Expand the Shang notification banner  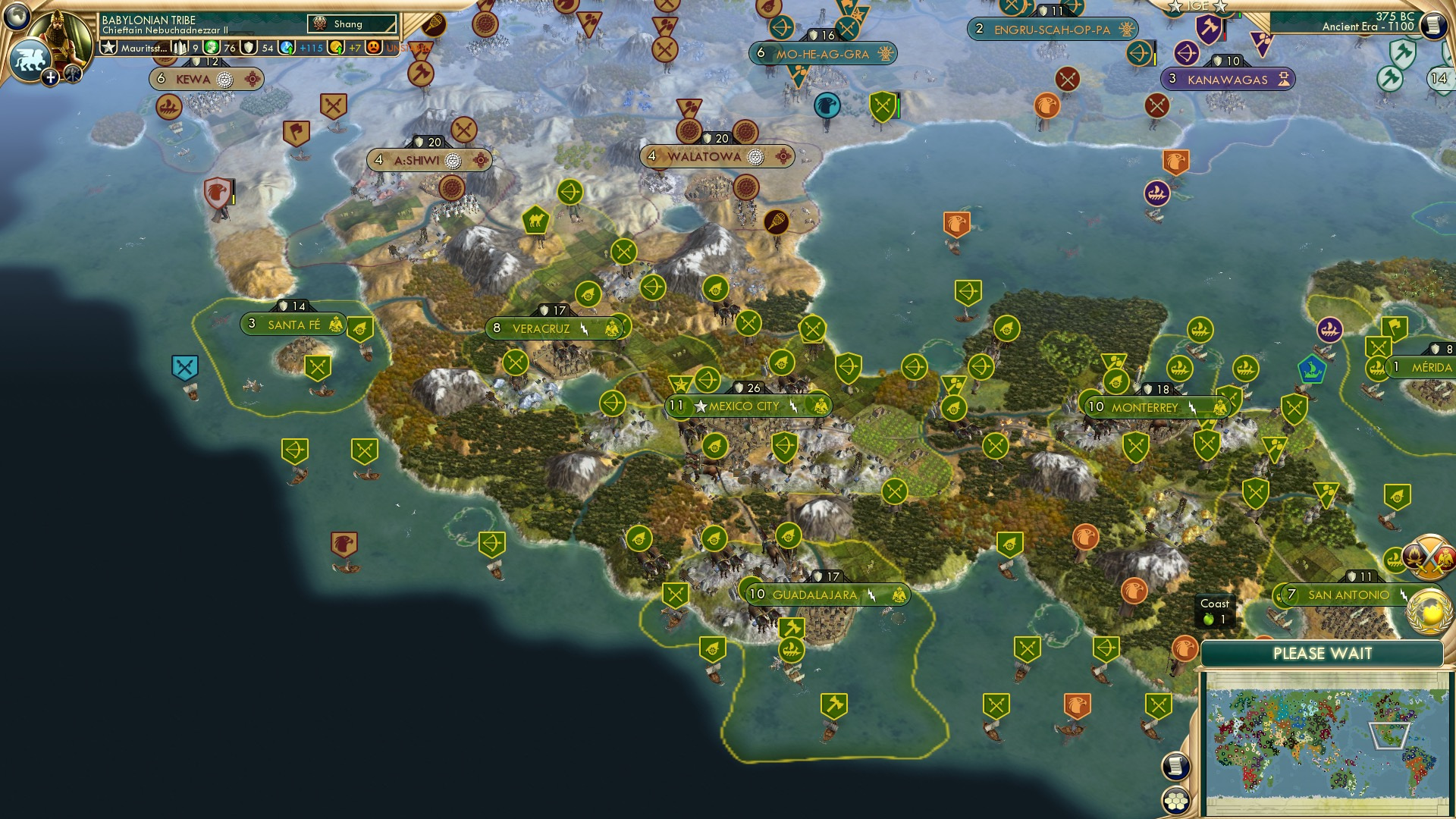click(x=351, y=24)
